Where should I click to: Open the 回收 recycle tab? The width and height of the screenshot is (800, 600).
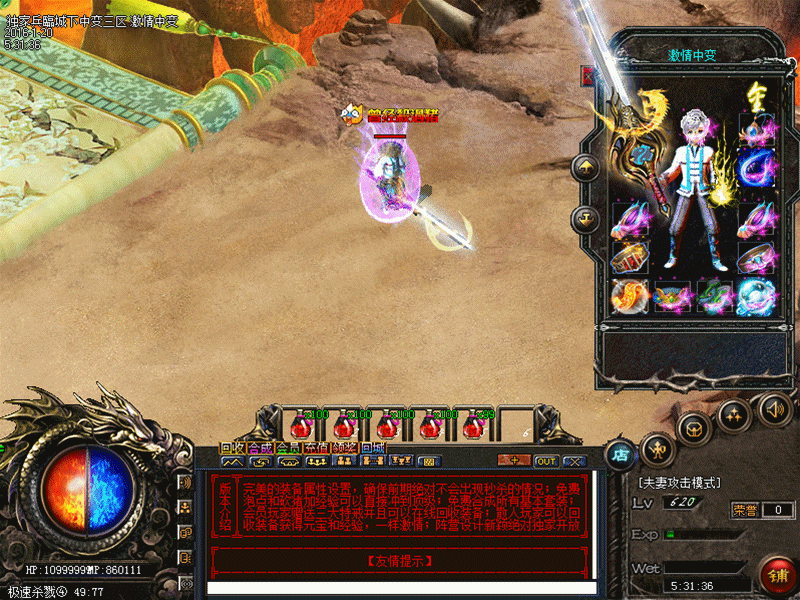coord(232,447)
